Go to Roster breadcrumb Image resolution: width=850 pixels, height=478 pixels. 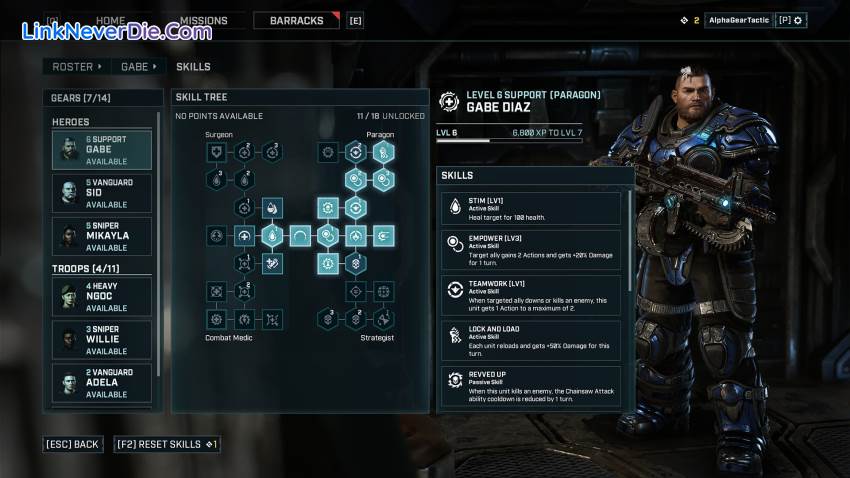coord(73,67)
